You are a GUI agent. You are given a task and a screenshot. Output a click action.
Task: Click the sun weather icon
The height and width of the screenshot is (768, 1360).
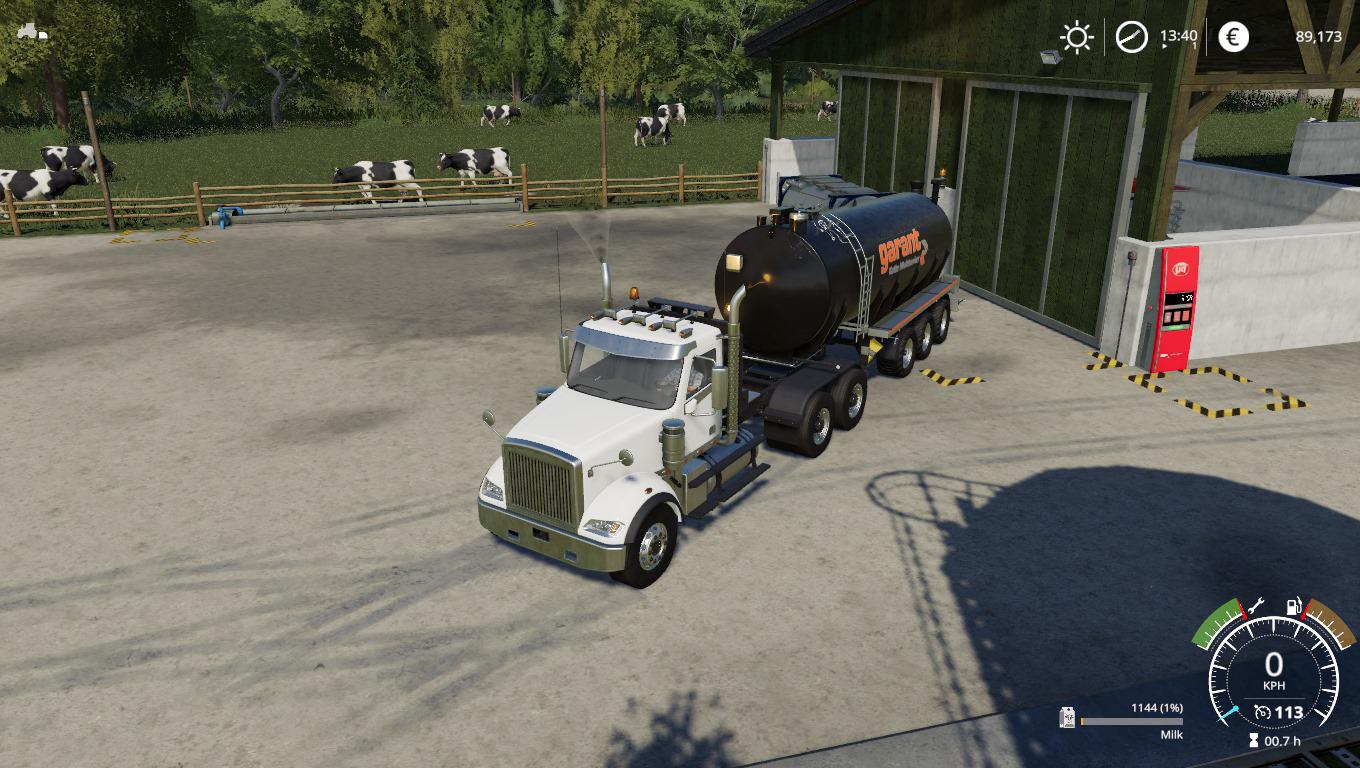[x=1076, y=37]
